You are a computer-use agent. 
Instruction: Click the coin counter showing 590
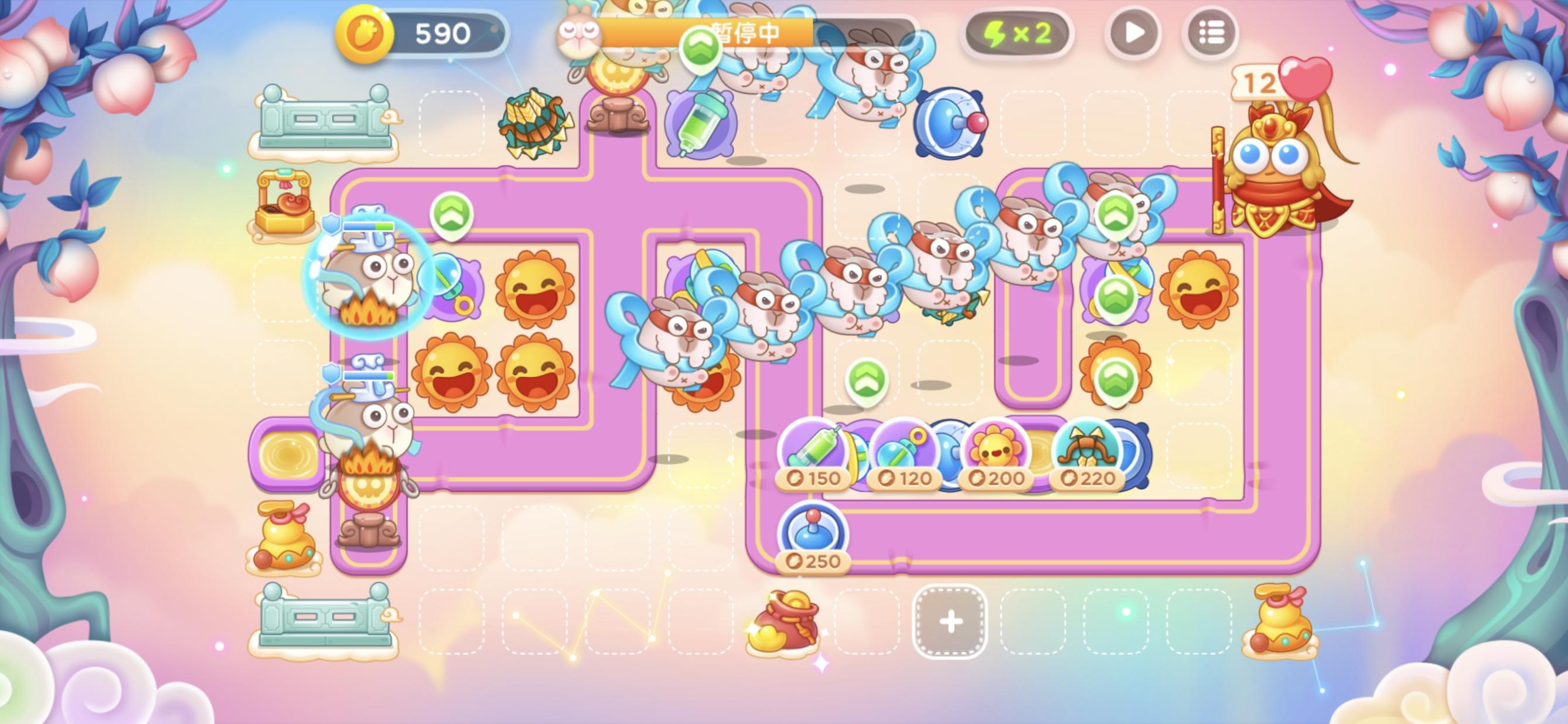(x=420, y=33)
